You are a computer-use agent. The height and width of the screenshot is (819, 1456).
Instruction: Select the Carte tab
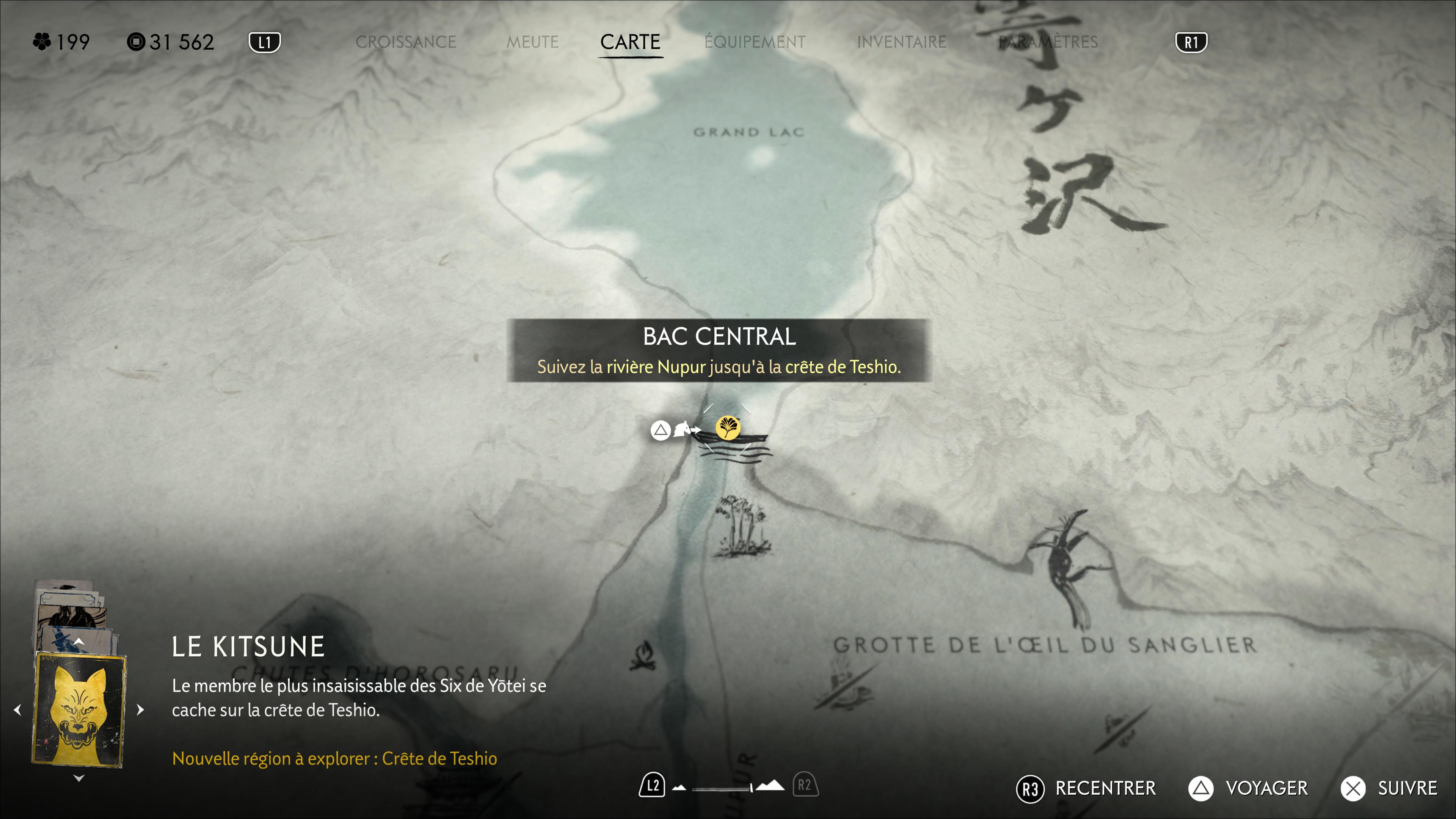click(x=630, y=42)
